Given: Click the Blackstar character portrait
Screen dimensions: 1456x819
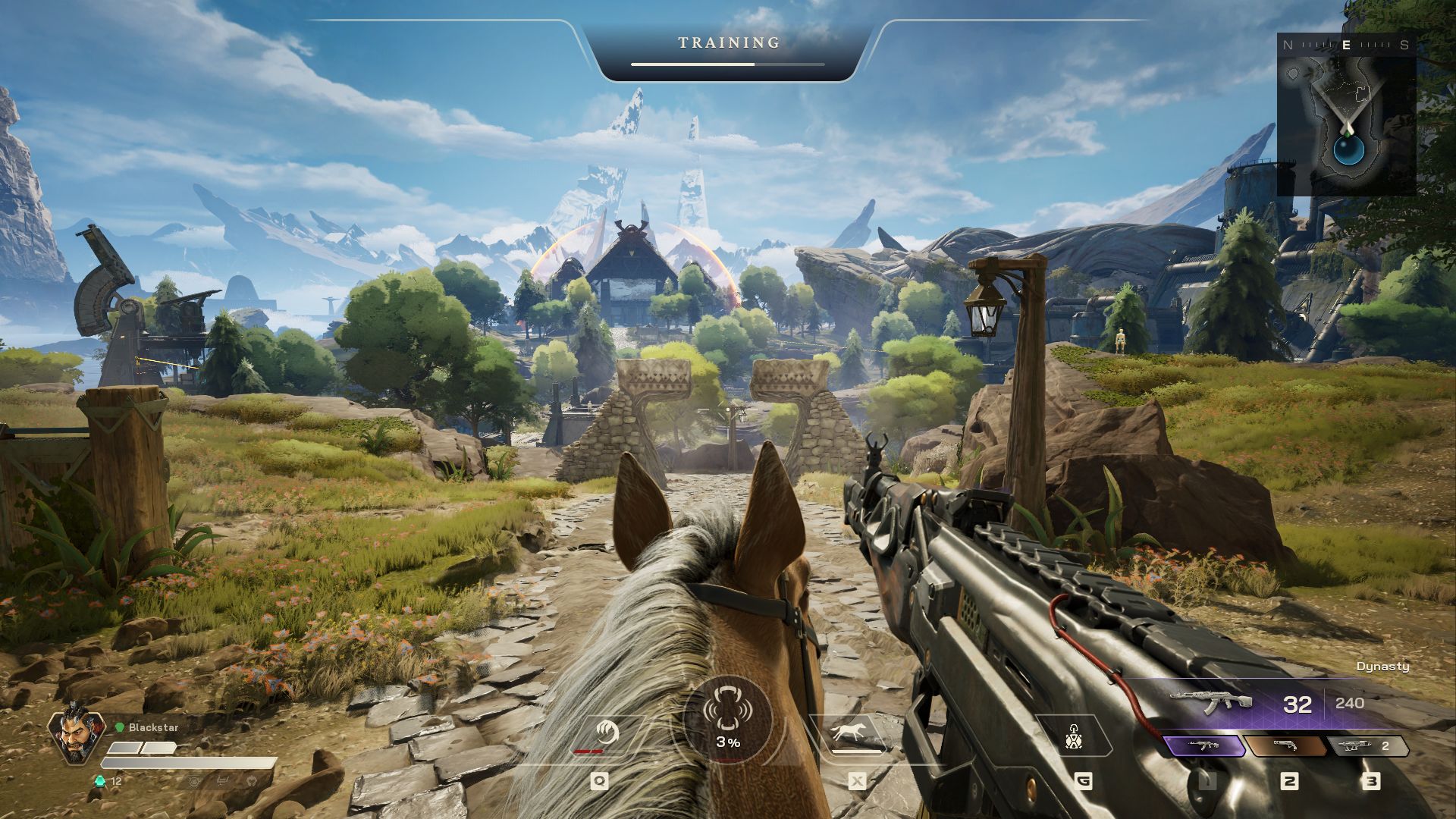Looking at the screenshot, I should pyautogui.click(x=77, y=736).
